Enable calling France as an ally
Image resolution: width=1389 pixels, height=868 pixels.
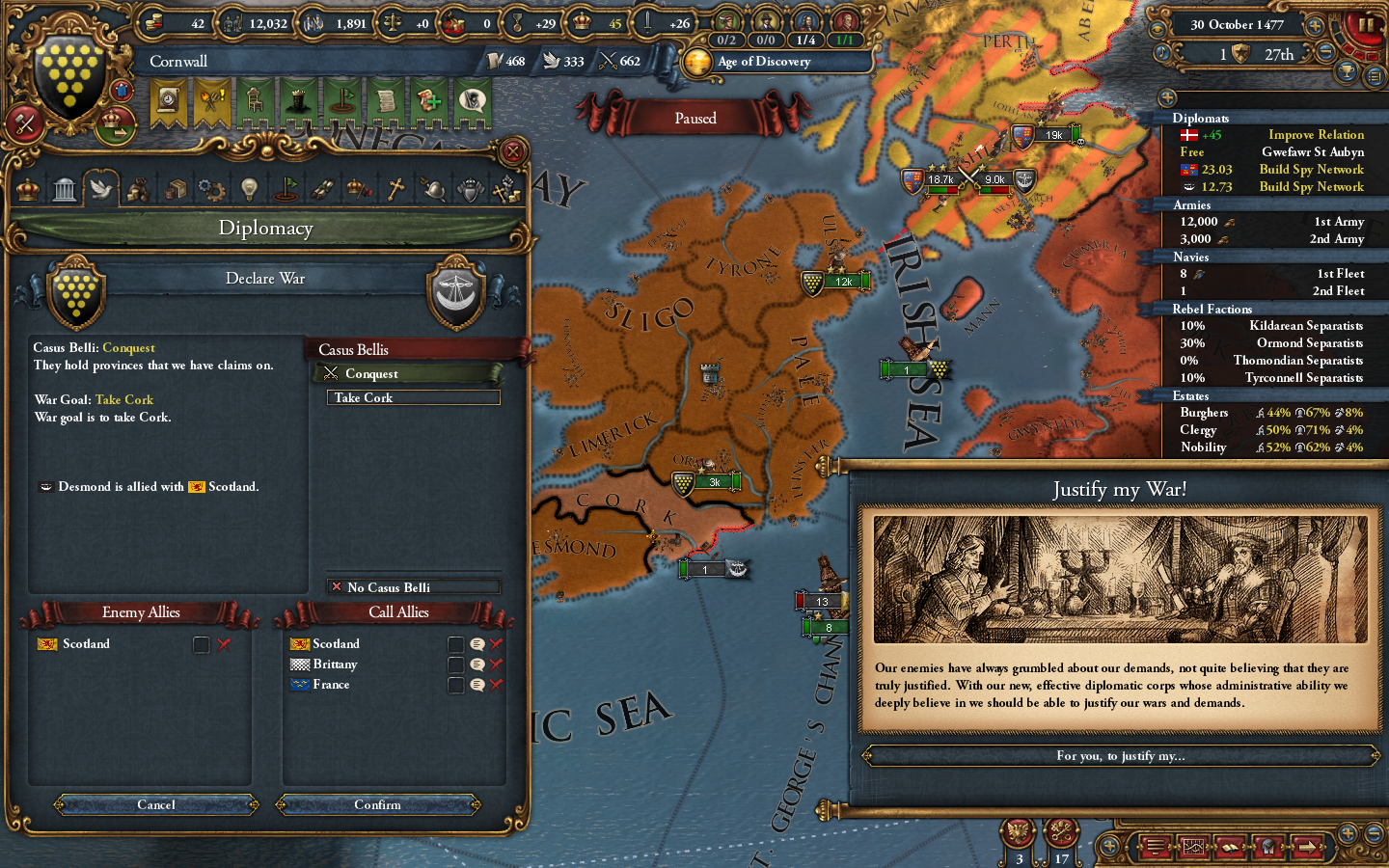point(455,685)
